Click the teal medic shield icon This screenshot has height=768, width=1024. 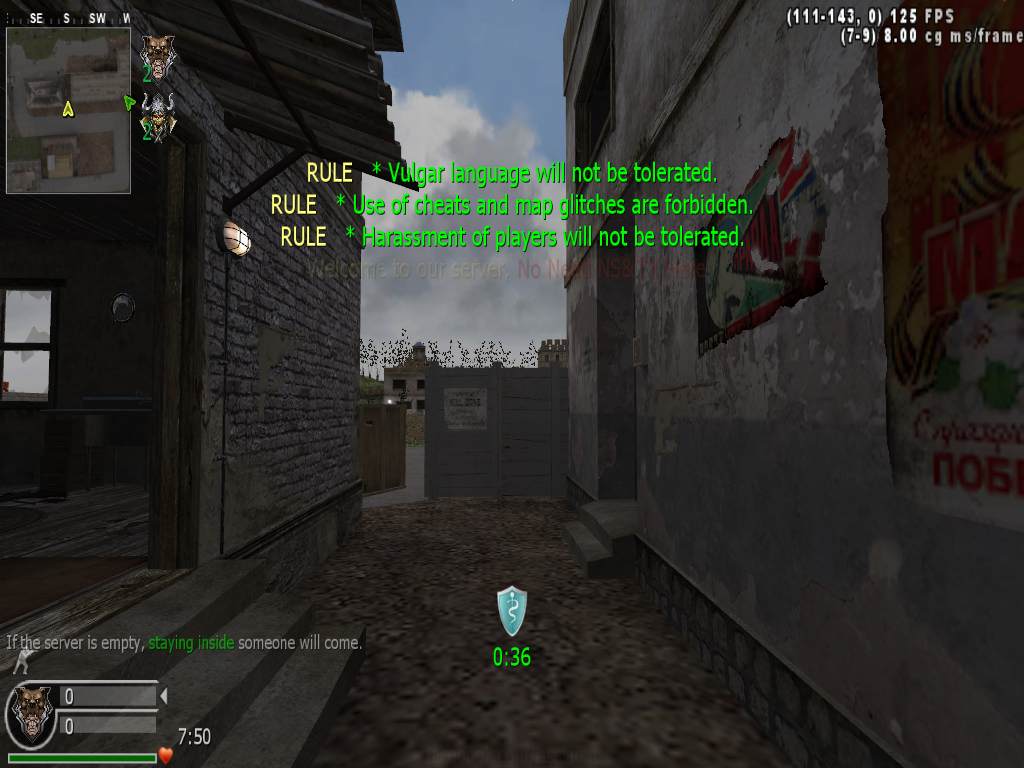pos(511,611)
